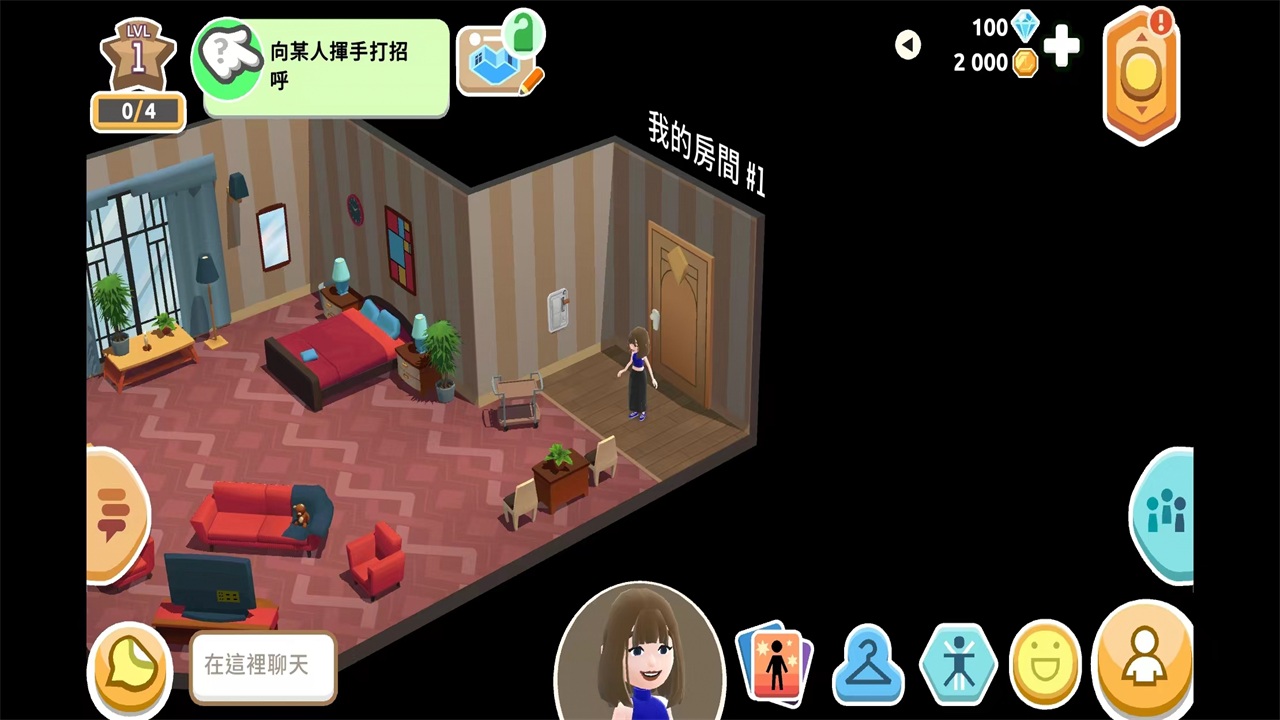Open profile via orange person icon
1280x720 pixels.
pyautogui.click(x=1145, y=662)
